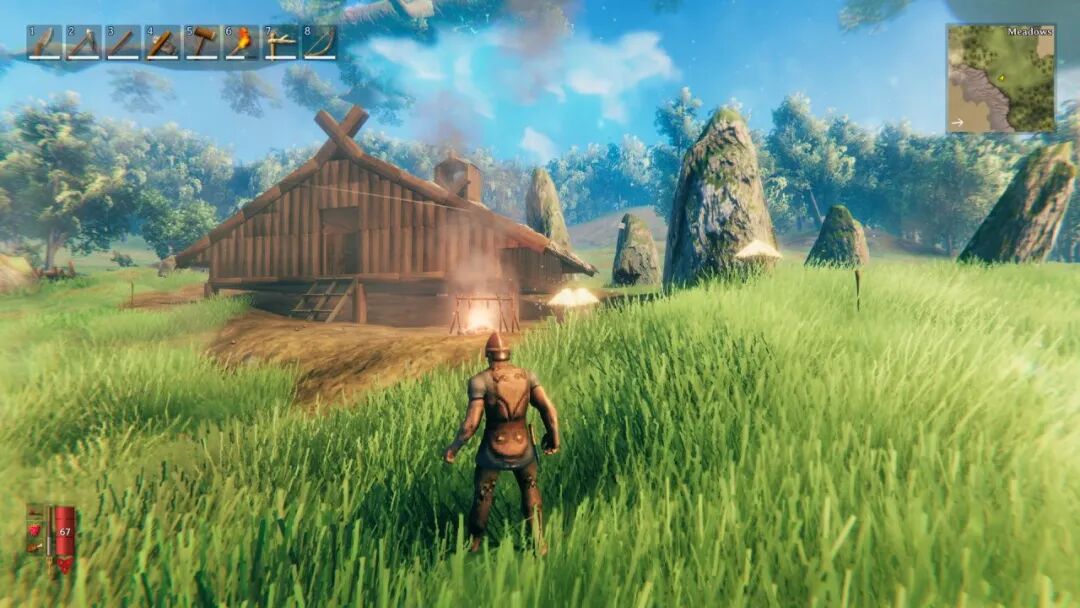1080x608 pixels.
Task: Open the Meadows minimap
Action: [1001, 80]
